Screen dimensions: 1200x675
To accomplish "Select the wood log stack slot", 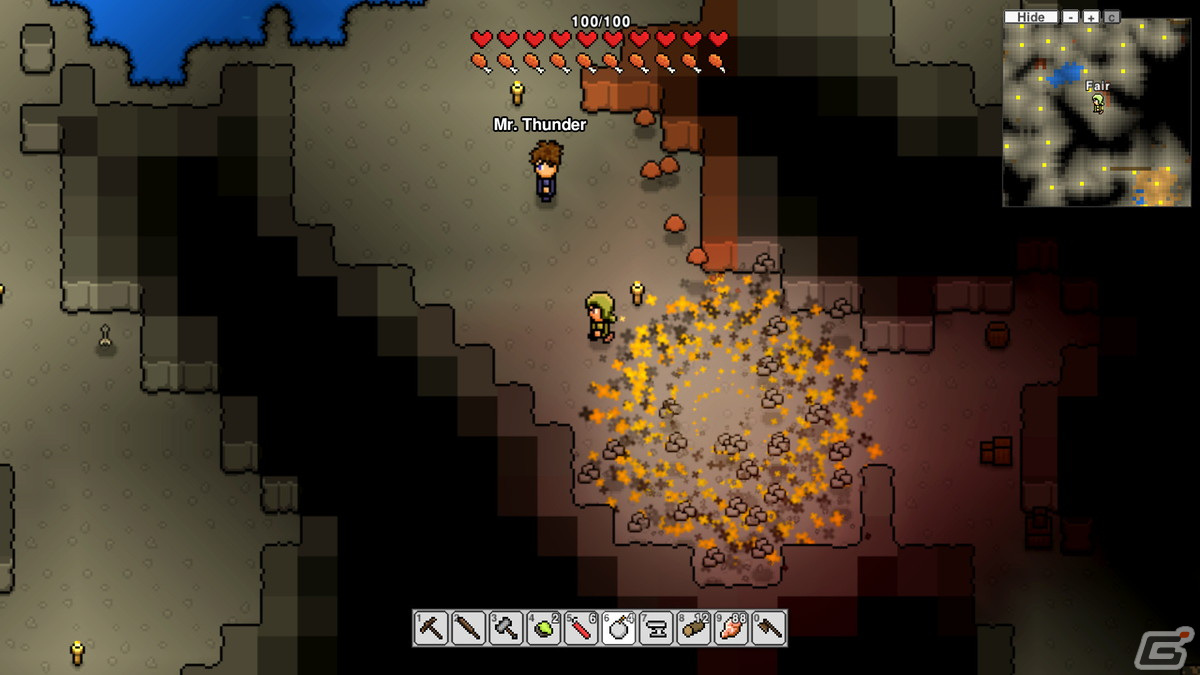I will pyautogui.click(x=694, y=629).
